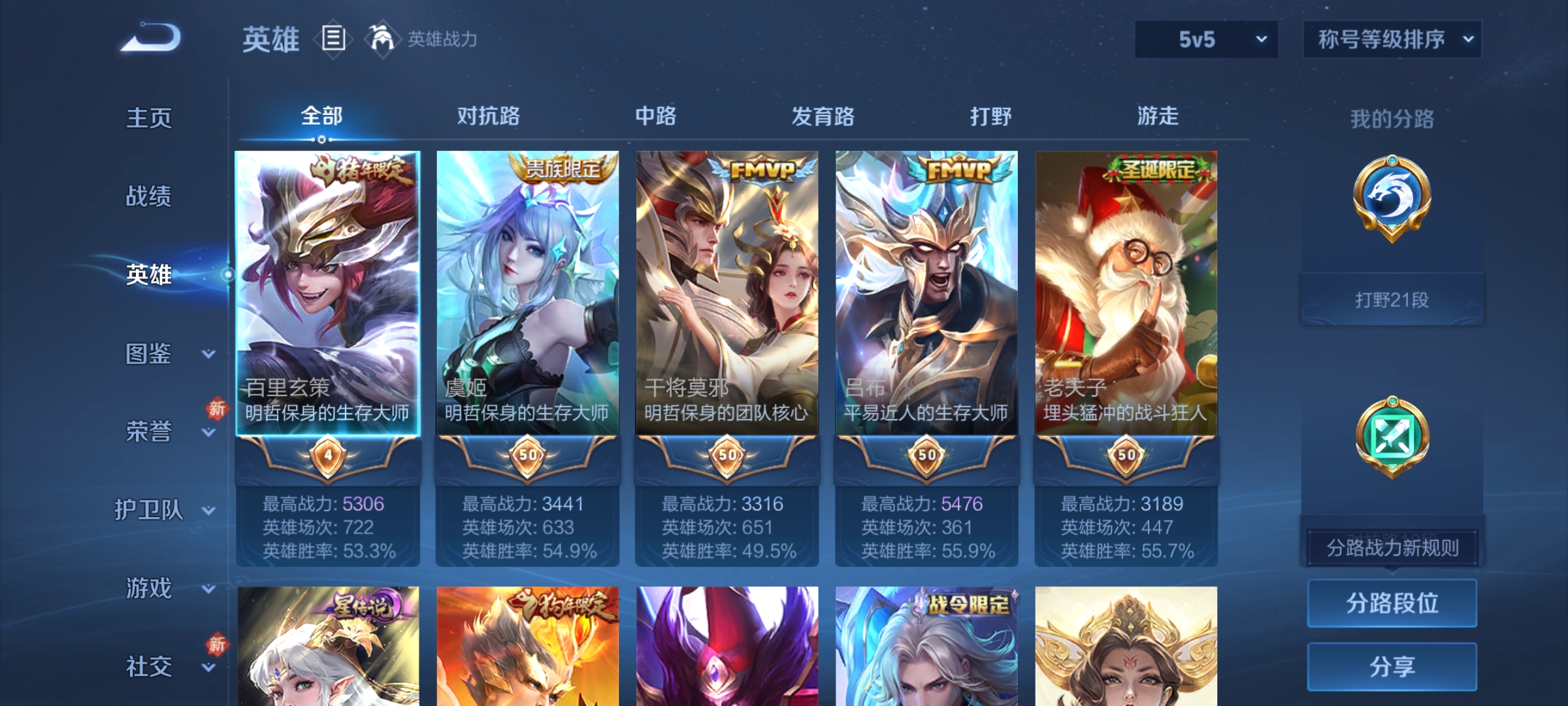This screenshot has width=1568, height=706.
Task: Click the 英雄战力 hero power icon
Action: (x=382, y=37)
